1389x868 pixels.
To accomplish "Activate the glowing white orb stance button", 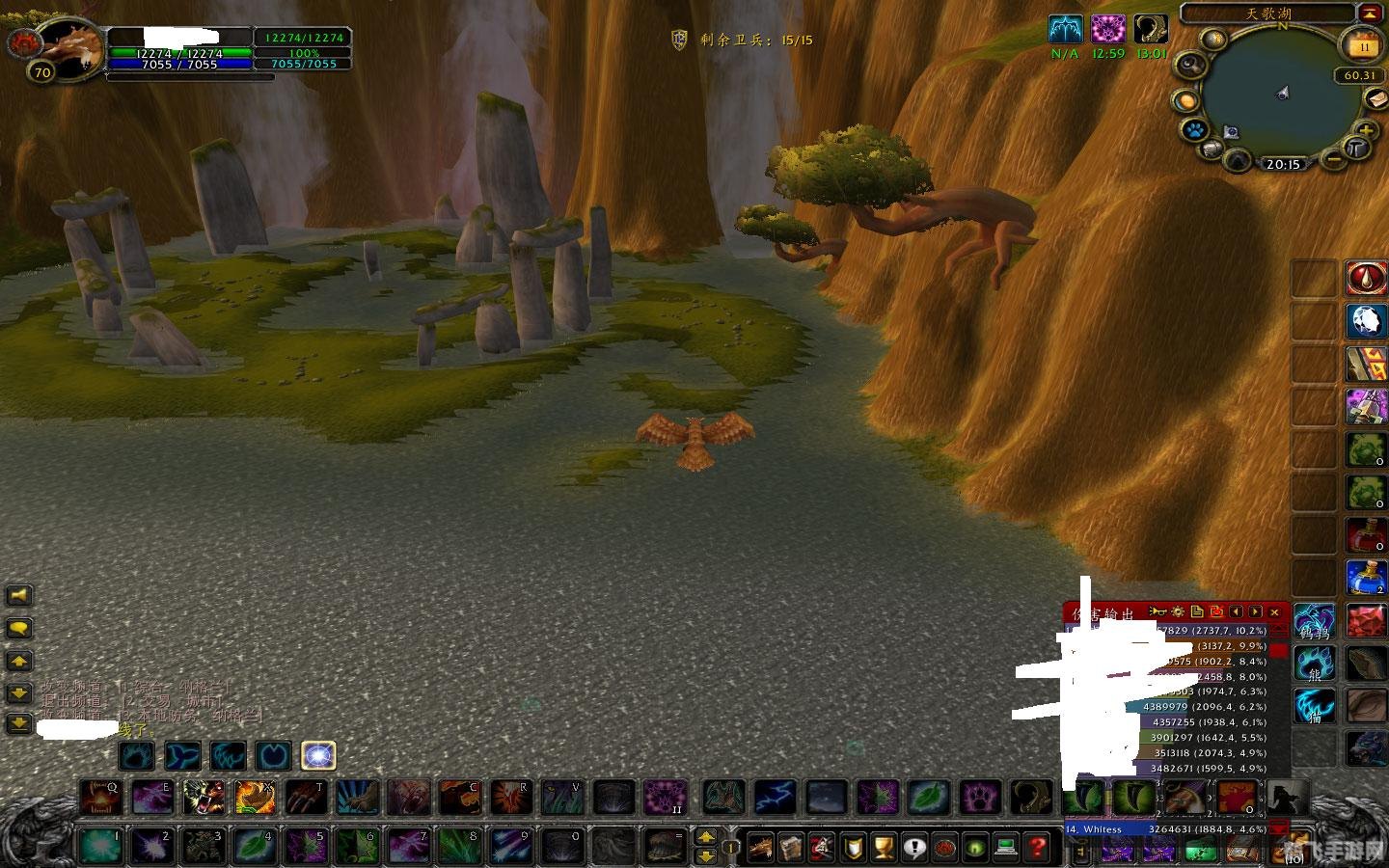I will pyautogui.click(x=318, y=755).
